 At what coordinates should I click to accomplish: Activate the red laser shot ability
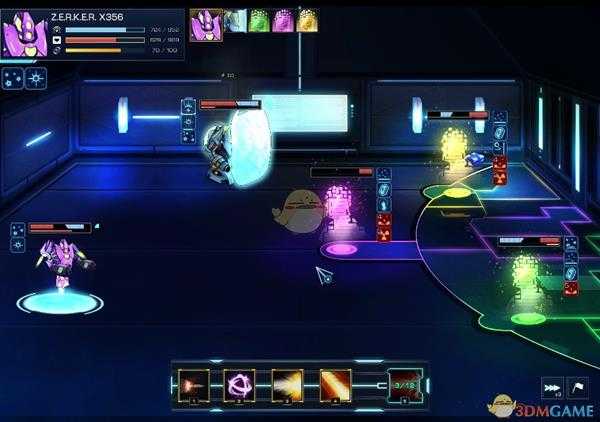tap(193, 385)
